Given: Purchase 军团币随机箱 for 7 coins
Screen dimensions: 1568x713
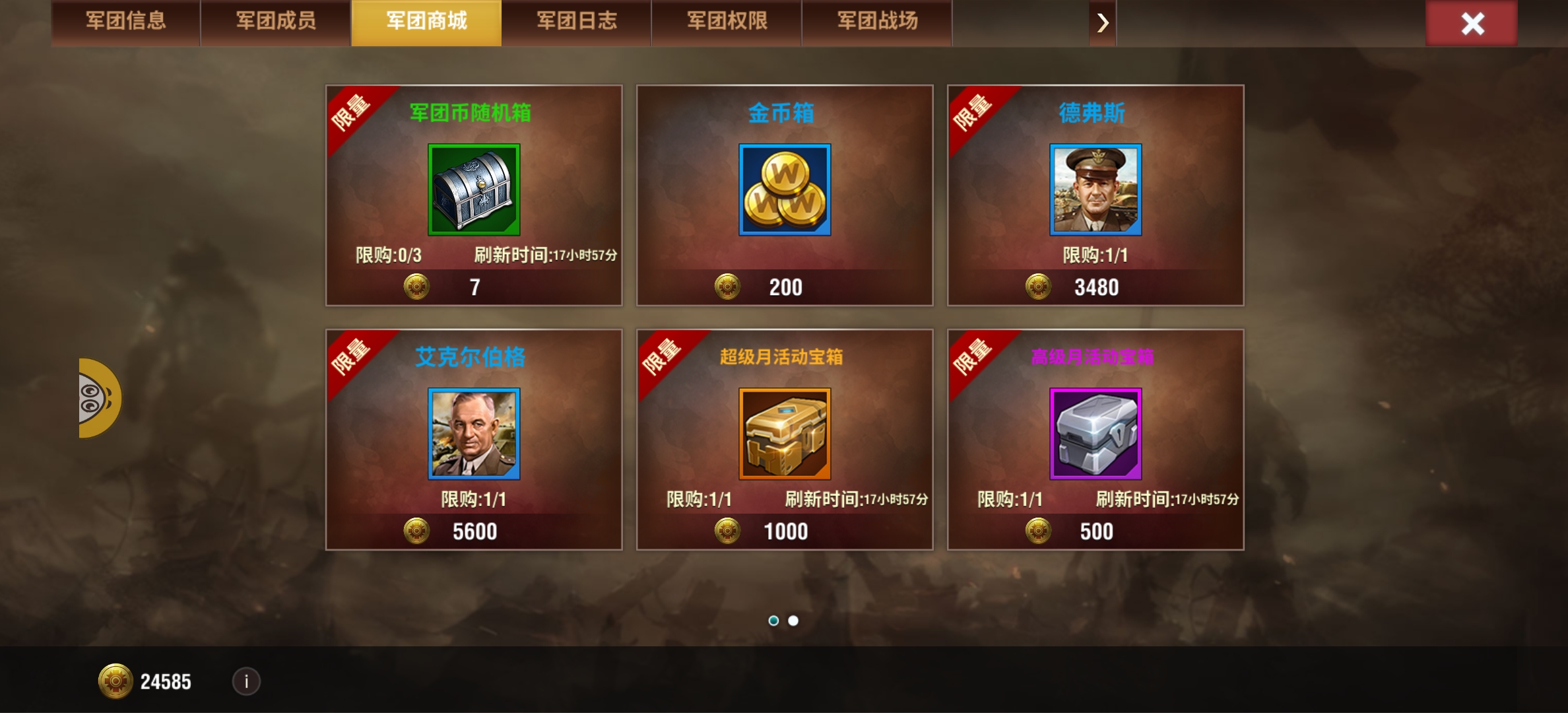Looking at the screenshot, I should click(x=473, y=287).
